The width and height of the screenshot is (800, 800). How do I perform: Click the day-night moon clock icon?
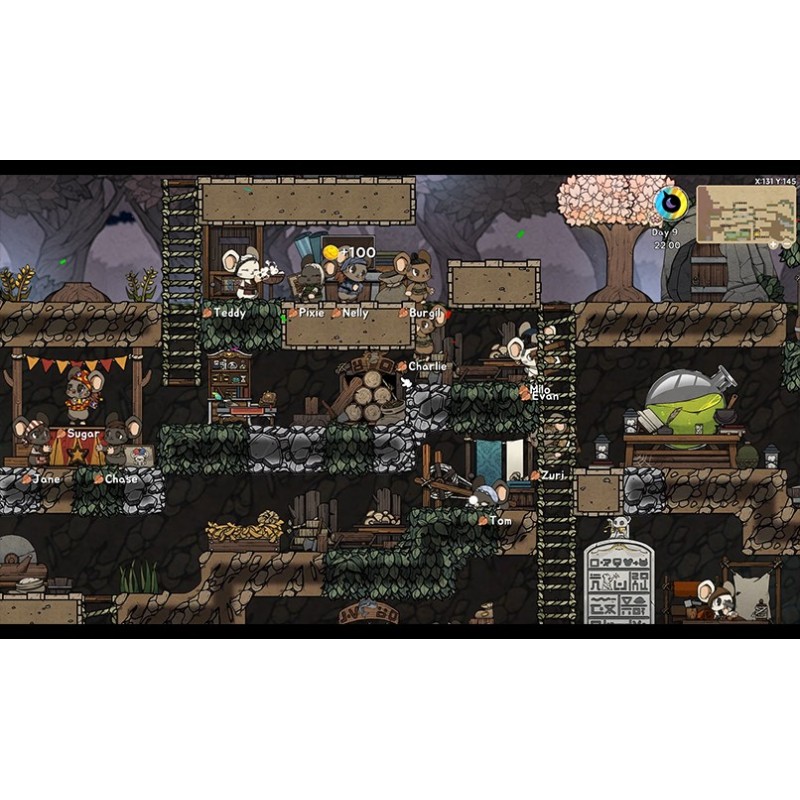671,205
